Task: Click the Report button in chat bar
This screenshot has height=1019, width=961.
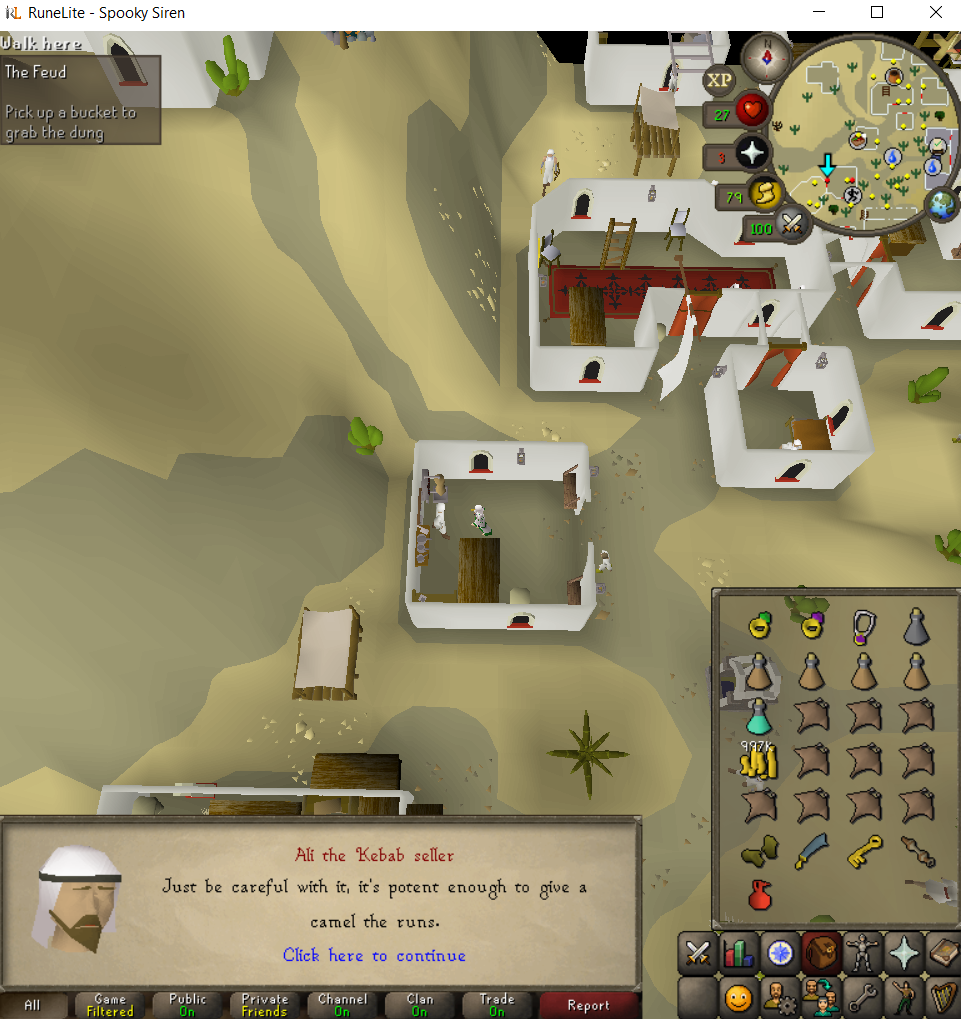Action: click(x=588, y=1005)
